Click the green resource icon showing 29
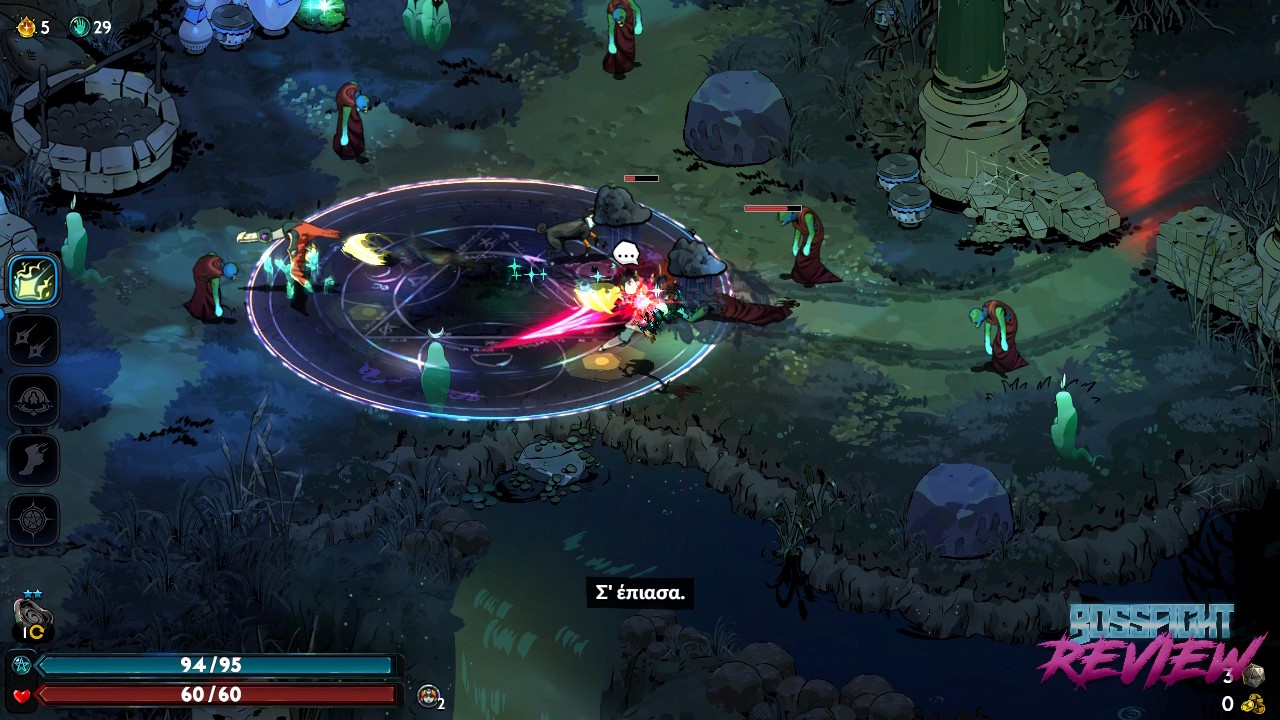Screen dimensions: 1280x720 click(x=80, y=27)
